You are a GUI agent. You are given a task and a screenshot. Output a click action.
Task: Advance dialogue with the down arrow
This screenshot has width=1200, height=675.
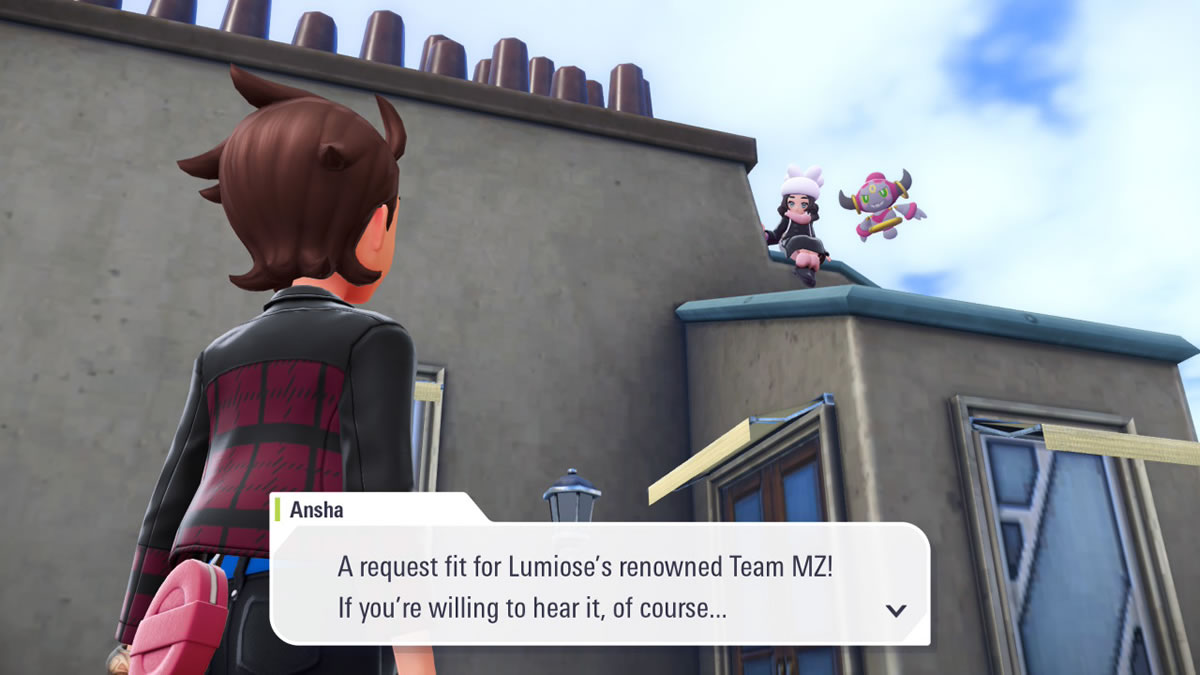(896, 610)
